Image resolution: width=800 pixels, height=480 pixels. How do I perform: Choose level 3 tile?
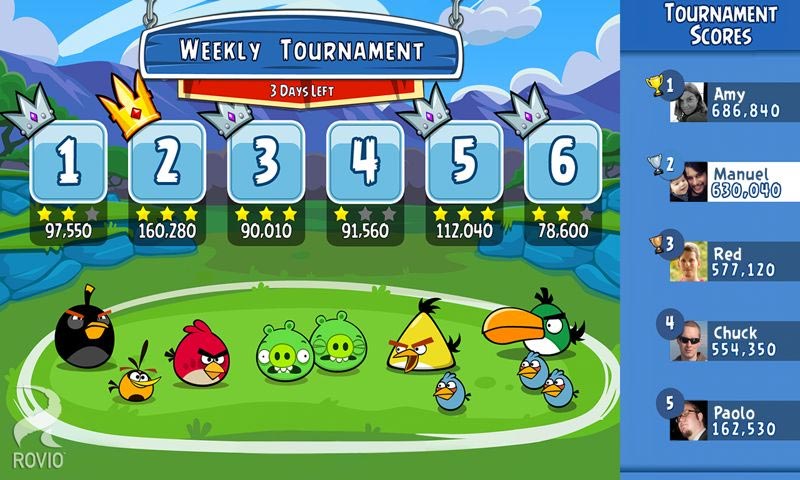(x=265, y=163)
